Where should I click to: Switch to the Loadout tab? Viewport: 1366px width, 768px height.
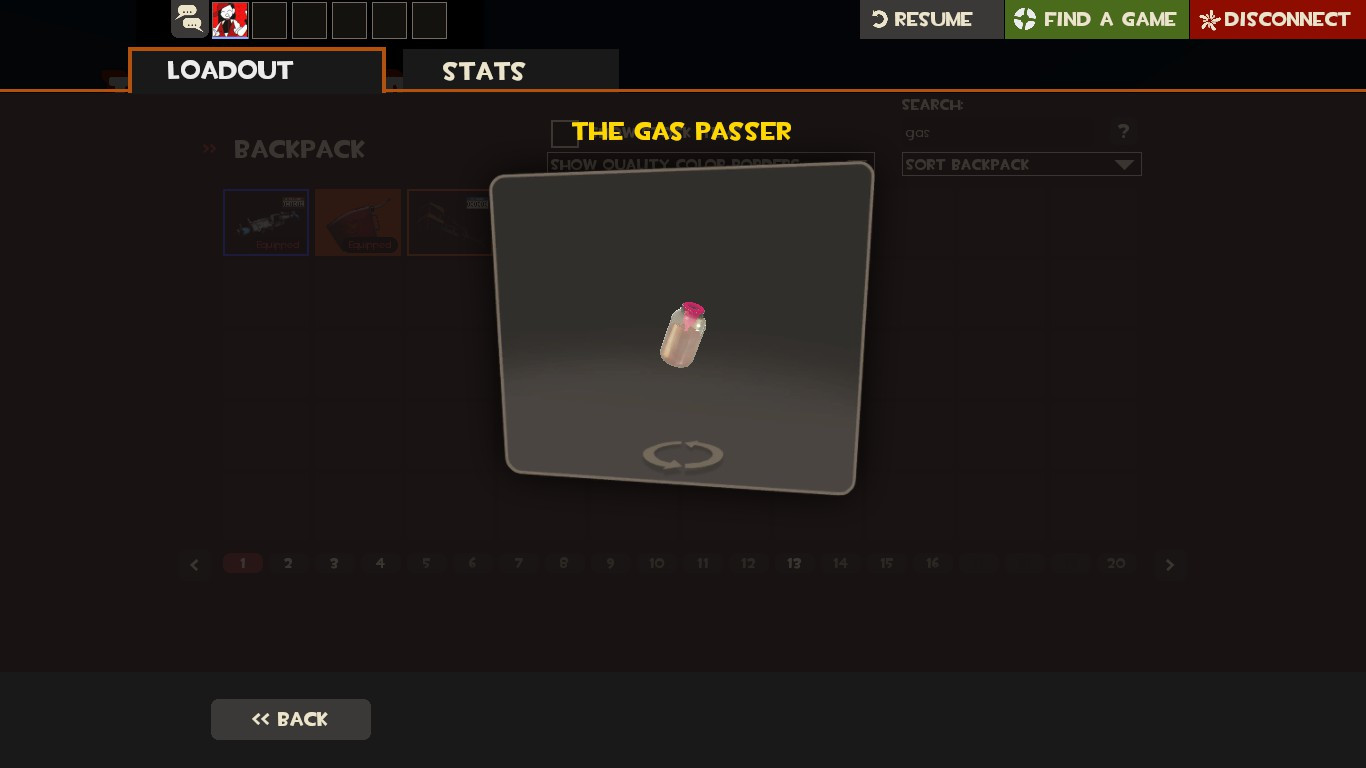(x=230, y=70)
